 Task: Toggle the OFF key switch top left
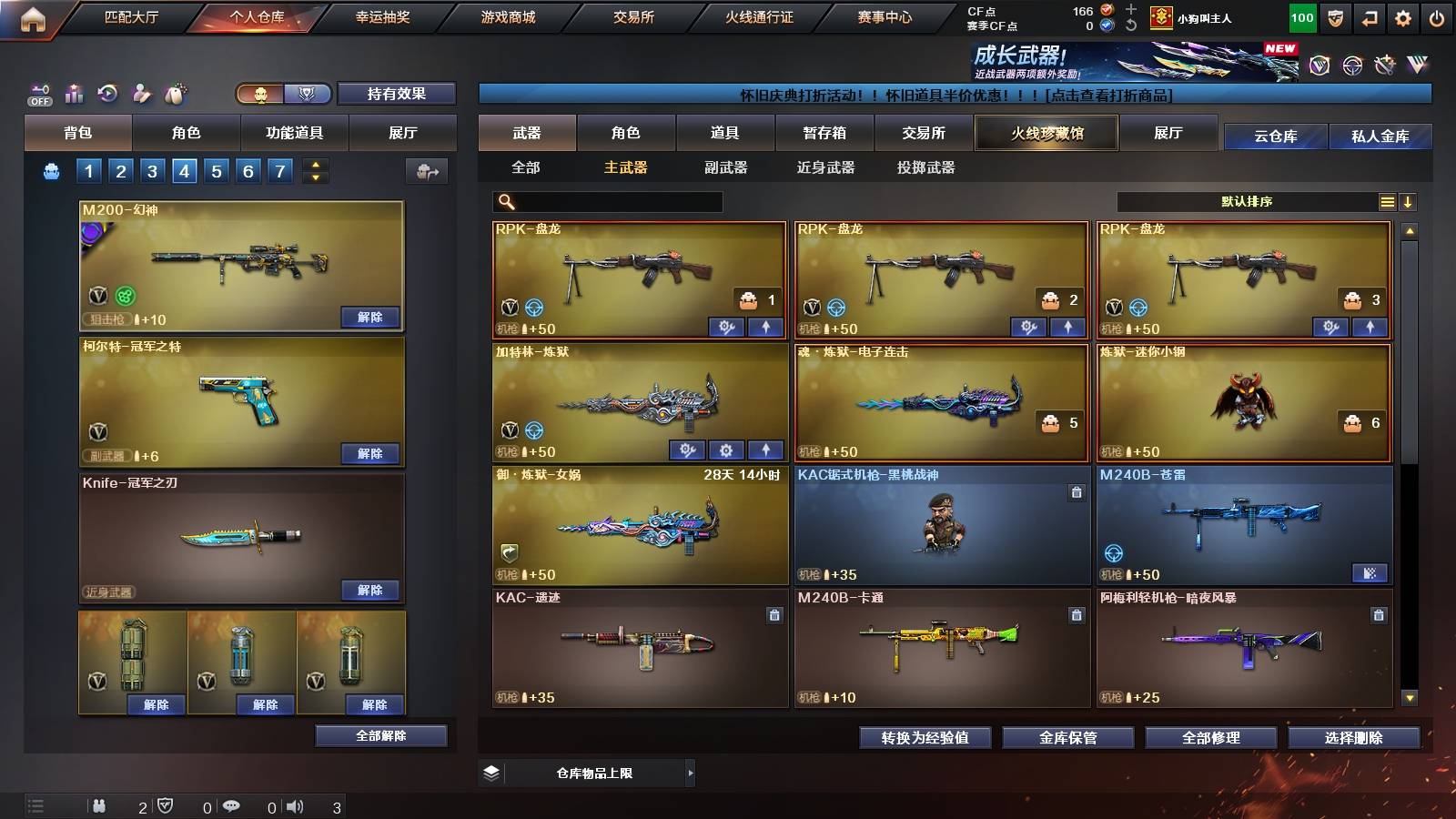coord(38,92)
